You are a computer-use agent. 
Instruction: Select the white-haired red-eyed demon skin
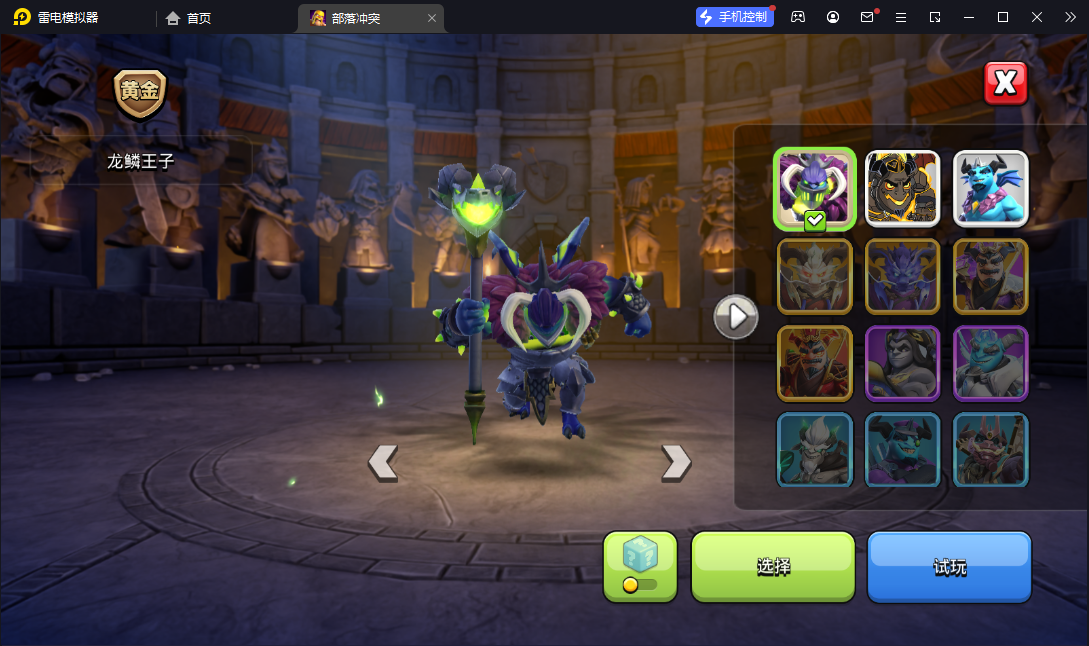[x=815, y=276]
